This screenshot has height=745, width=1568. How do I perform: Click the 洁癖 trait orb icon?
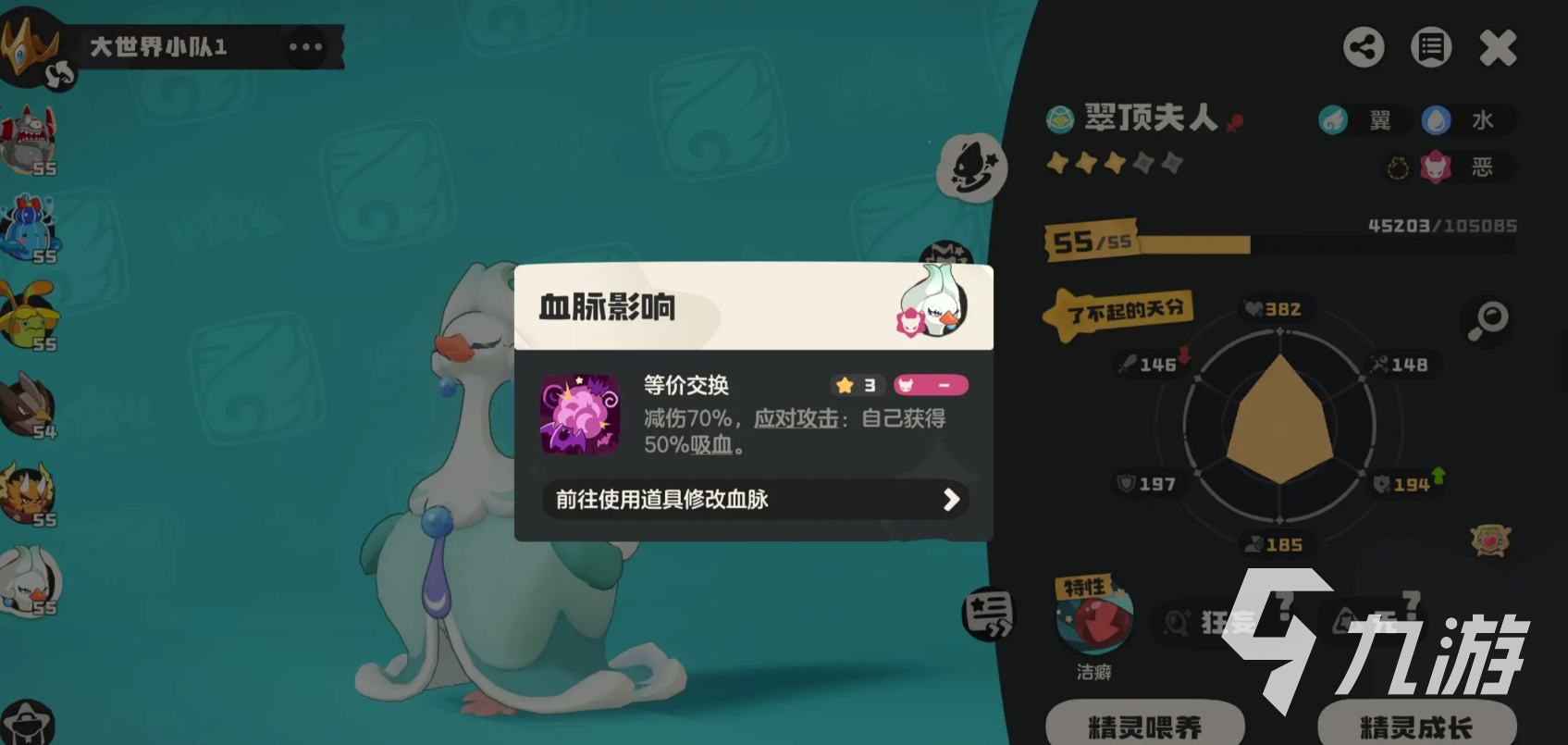pyautogui.click(x=1094, y=622)
